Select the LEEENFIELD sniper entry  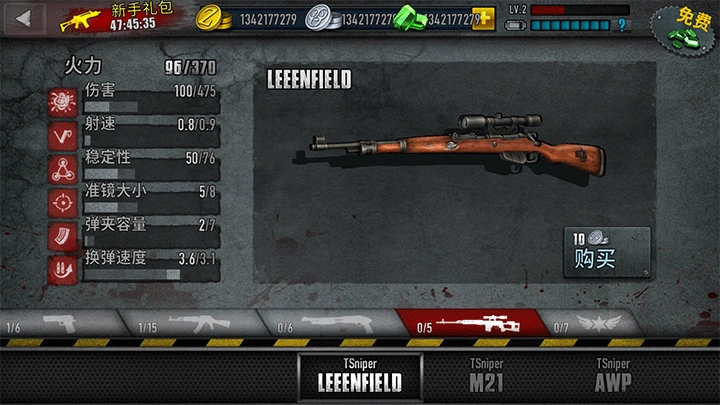[x=360, y=375]
